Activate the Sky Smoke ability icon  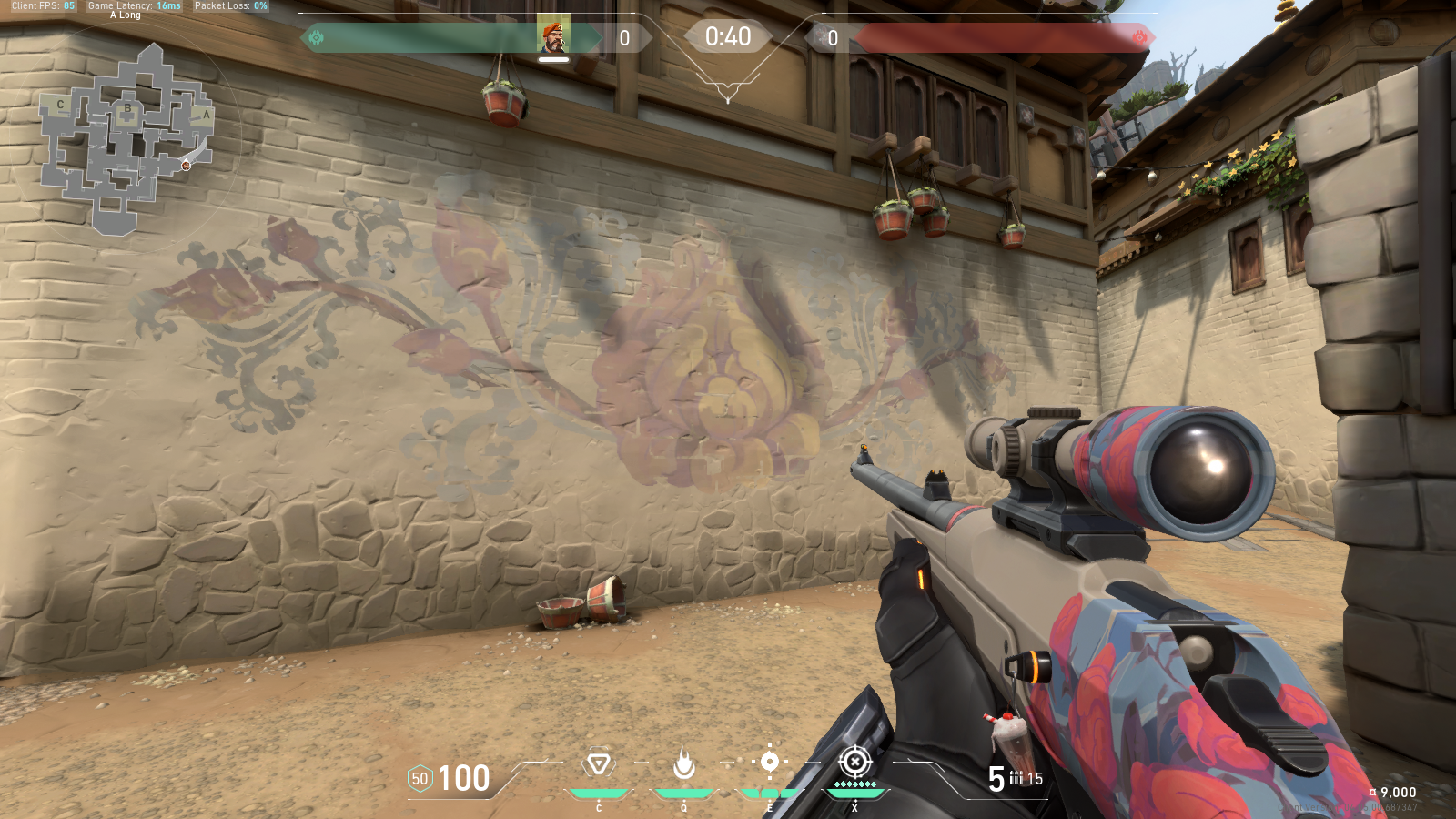click(x=769, y=763)
